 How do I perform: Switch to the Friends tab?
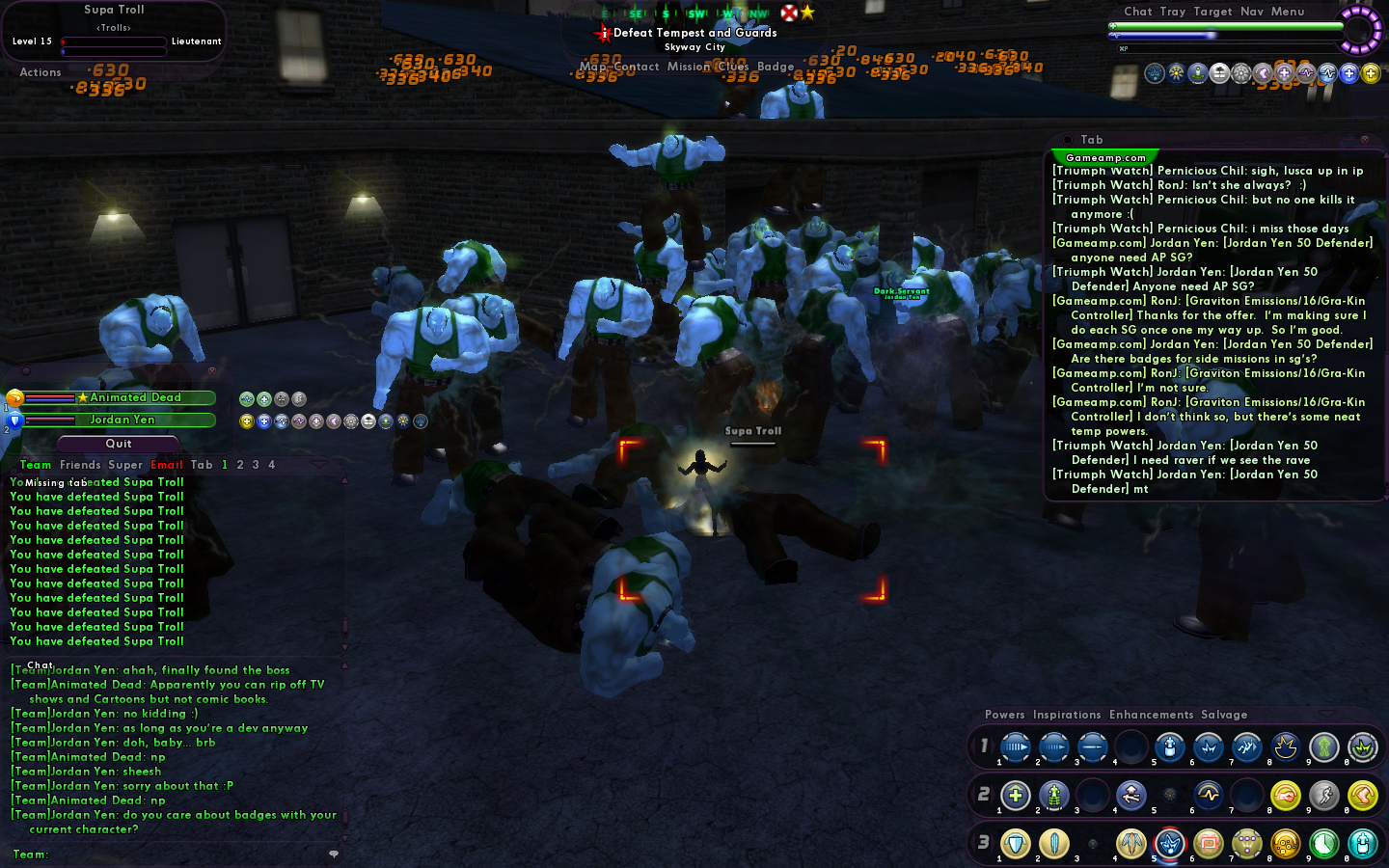point(80,465)
